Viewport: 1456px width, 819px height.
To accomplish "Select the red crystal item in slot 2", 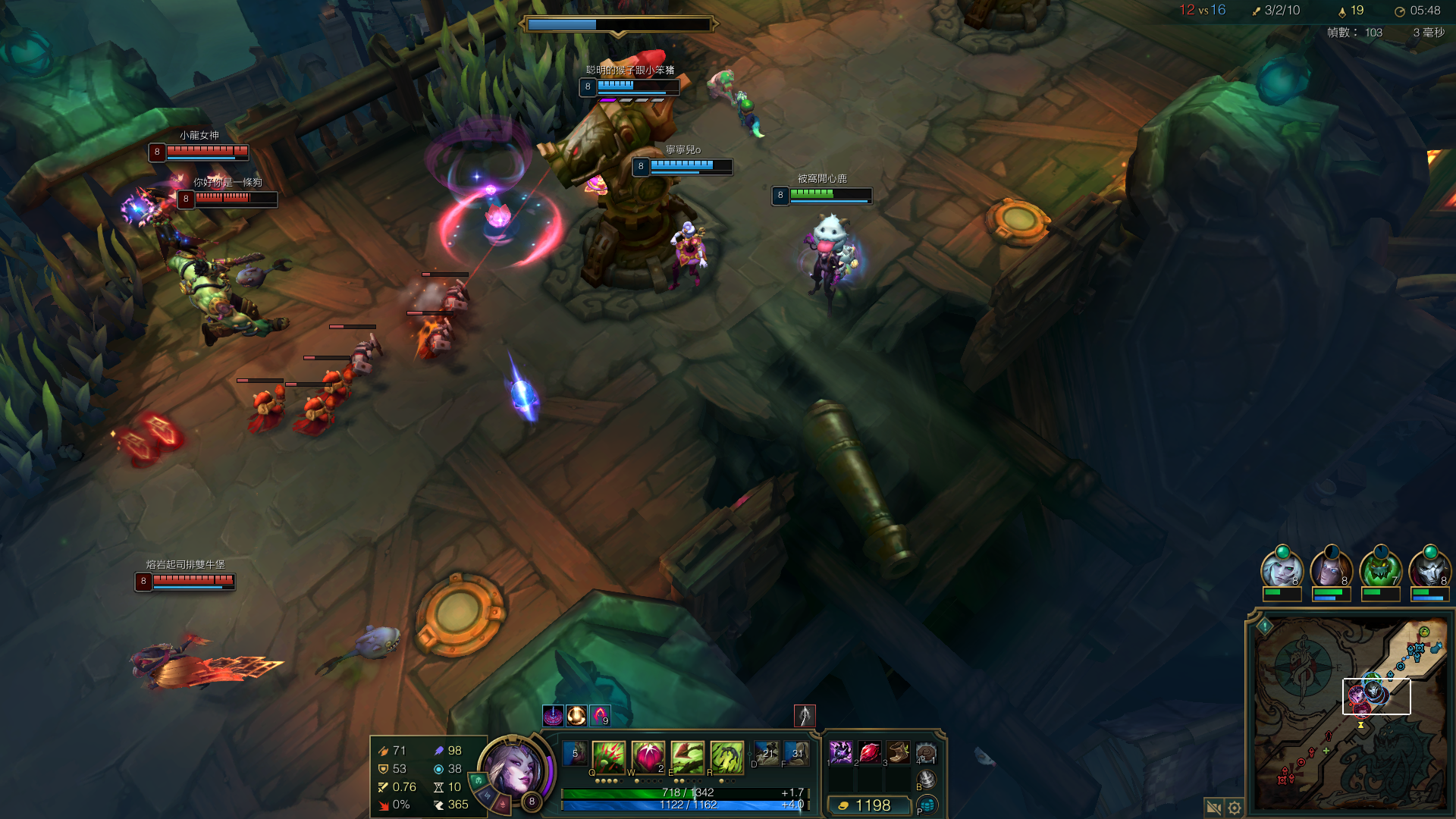I will (x=870, y=752).
